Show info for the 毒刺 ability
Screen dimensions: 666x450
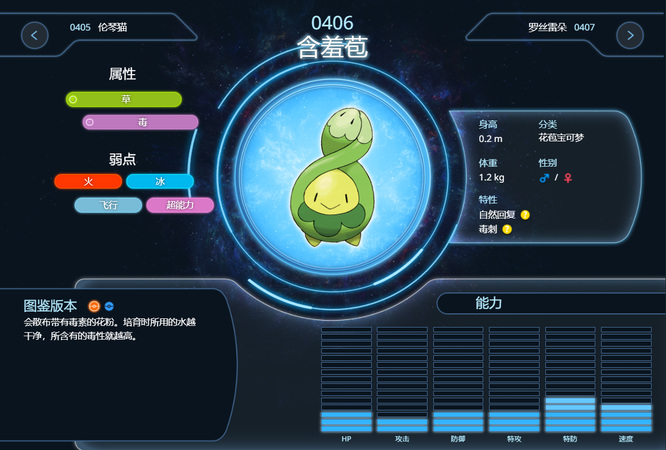pyautogui.click(x=507, y=229)
